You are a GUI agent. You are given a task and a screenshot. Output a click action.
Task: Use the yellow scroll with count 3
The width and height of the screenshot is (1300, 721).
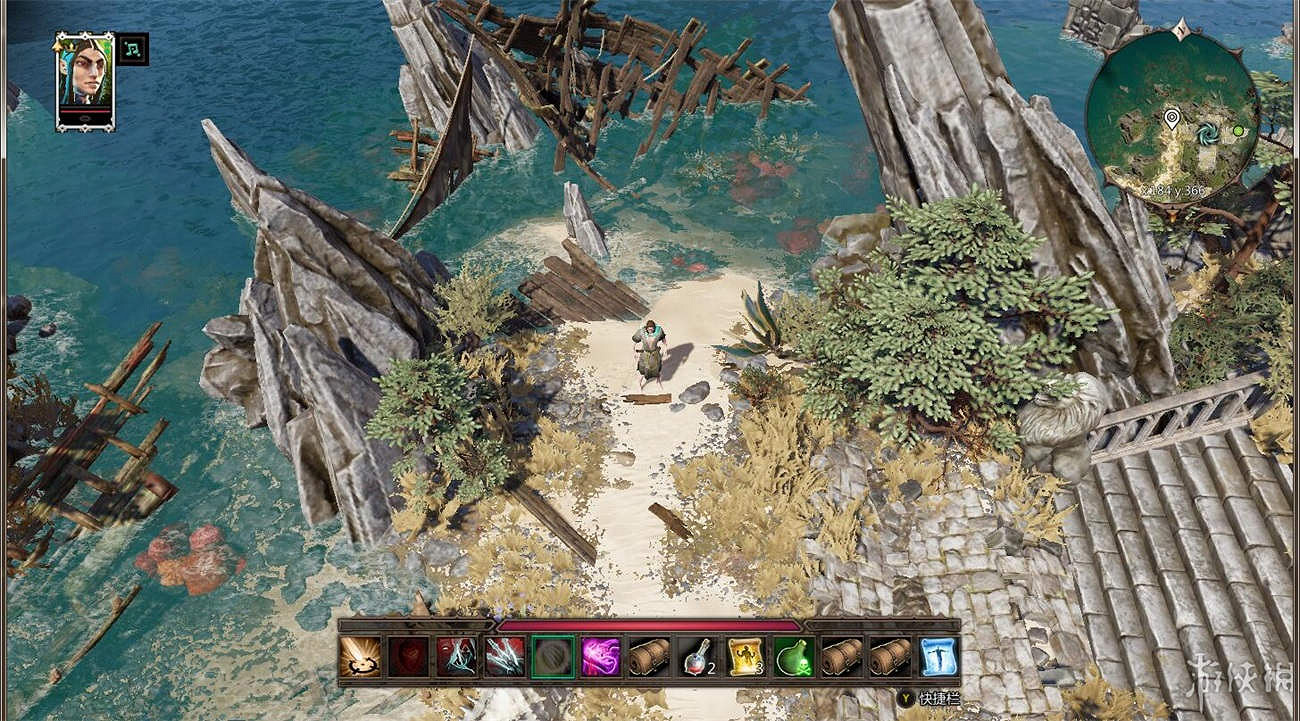tap(744, 657)
